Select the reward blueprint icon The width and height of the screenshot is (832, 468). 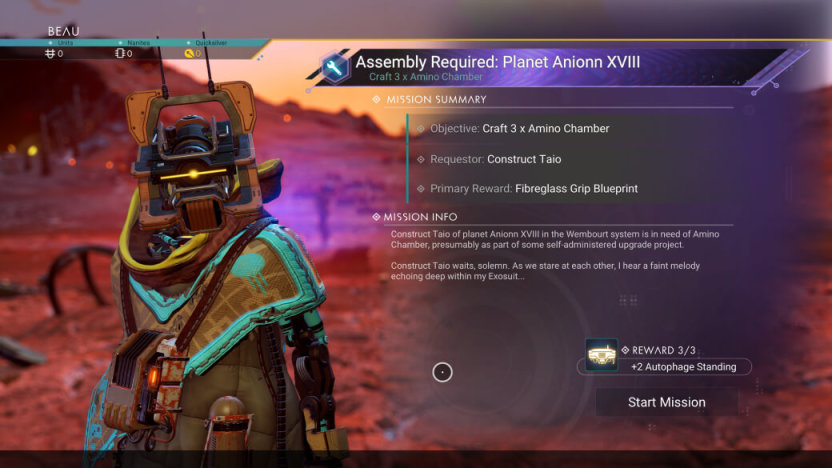point(601,354)
